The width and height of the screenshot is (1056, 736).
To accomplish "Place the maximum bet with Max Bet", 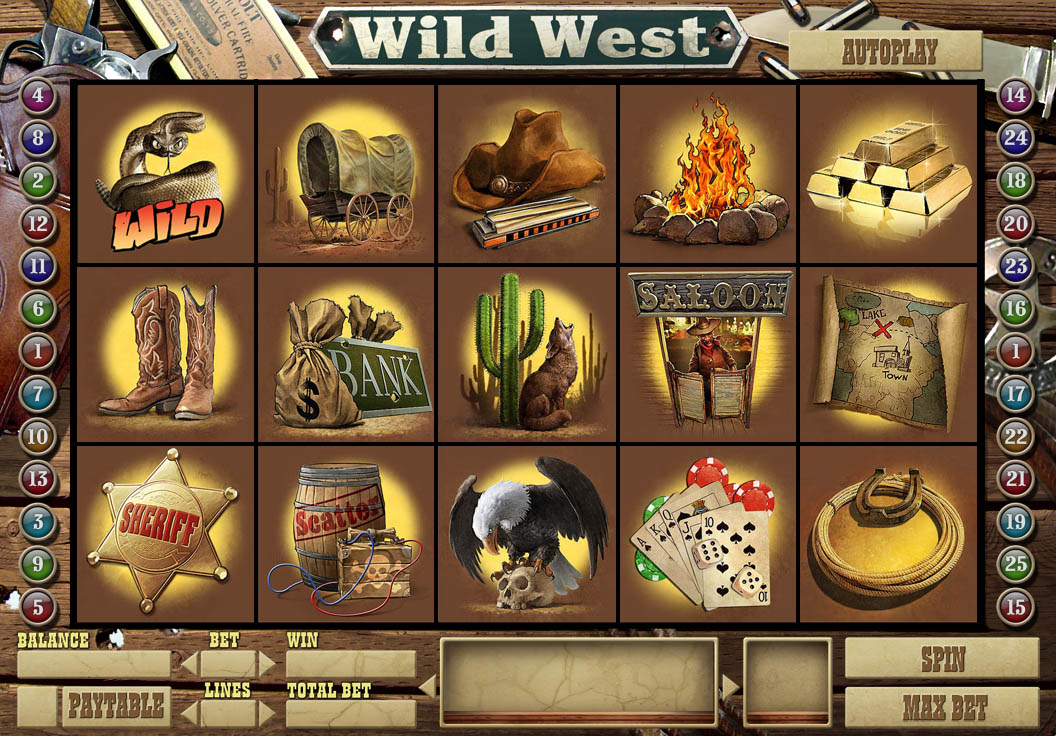I will tap(941, 708).
